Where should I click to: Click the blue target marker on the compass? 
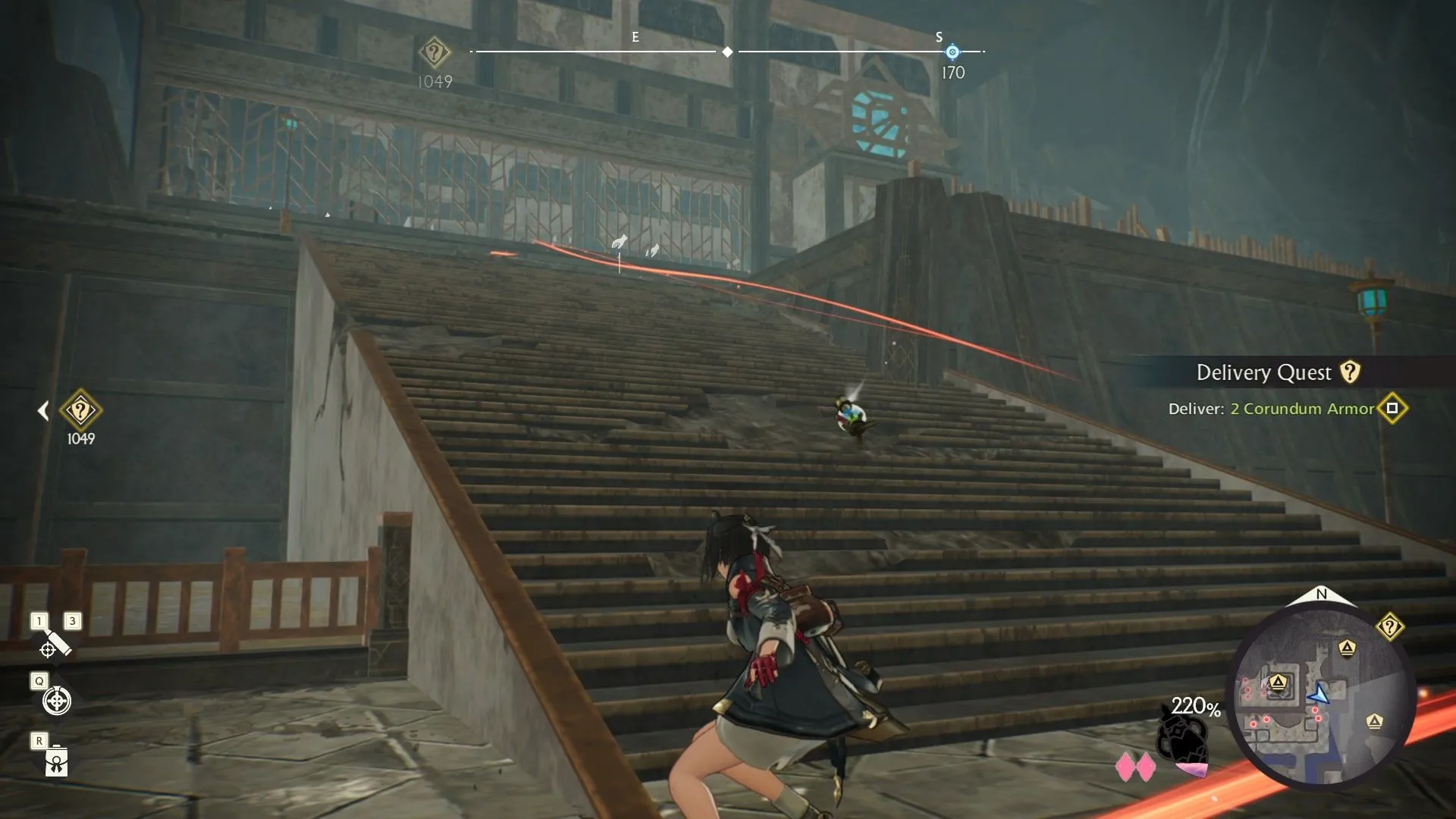952,52
